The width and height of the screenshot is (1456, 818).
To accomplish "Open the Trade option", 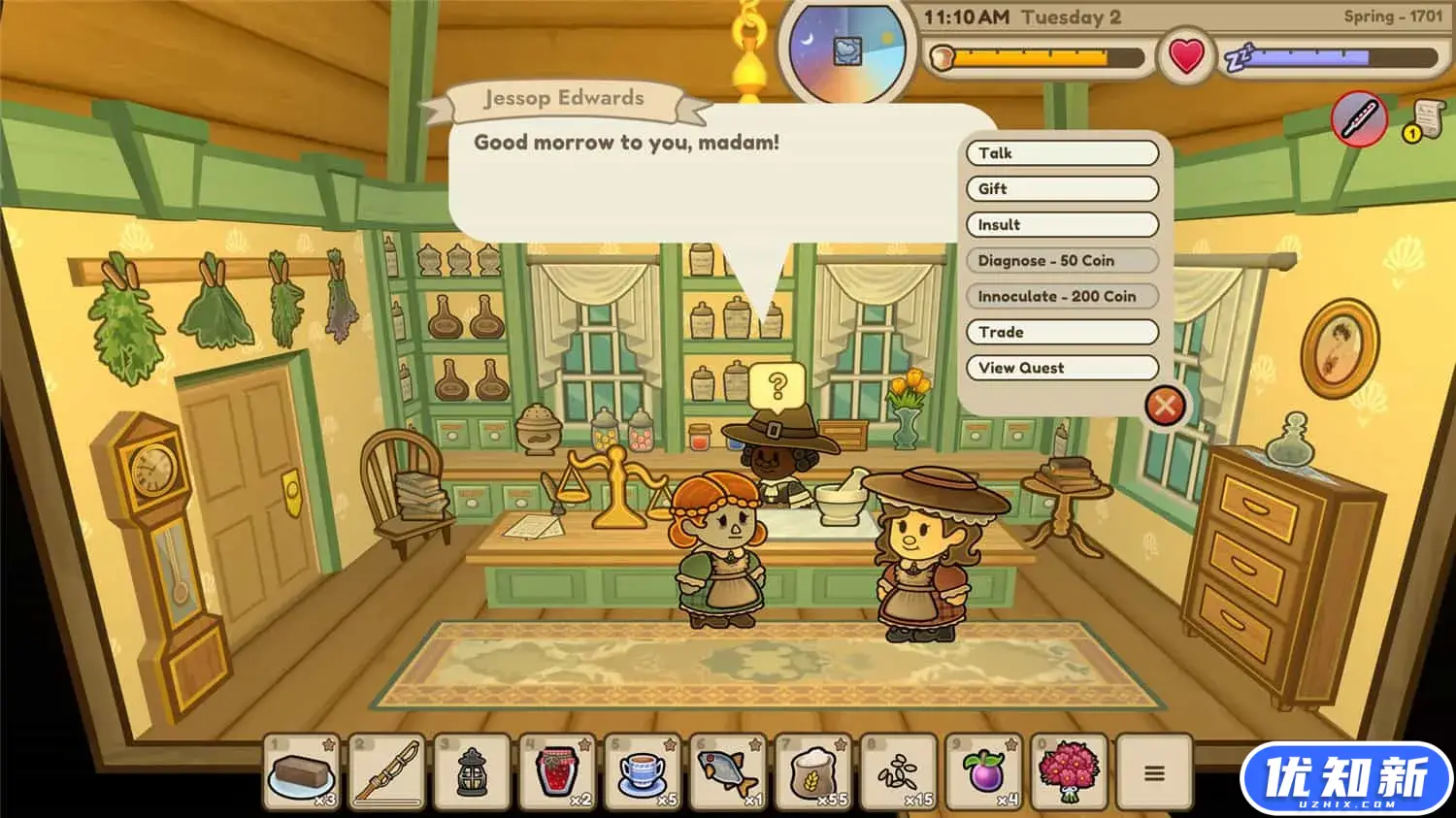I will [1062, 333].
